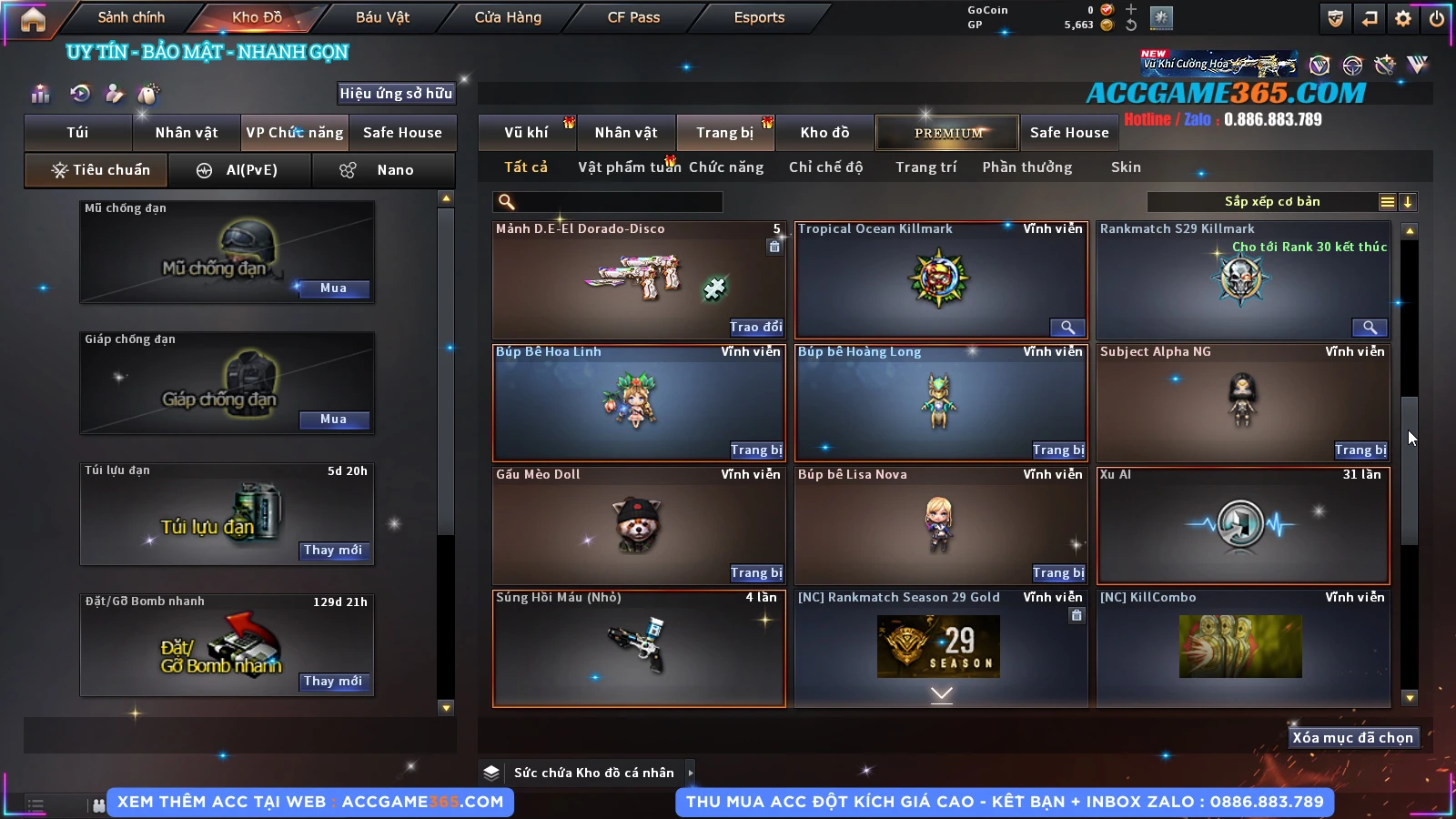1456x819 pixels.
Task: Renew the Túi lựu đạn item
Action: click(x=333, y=551)
